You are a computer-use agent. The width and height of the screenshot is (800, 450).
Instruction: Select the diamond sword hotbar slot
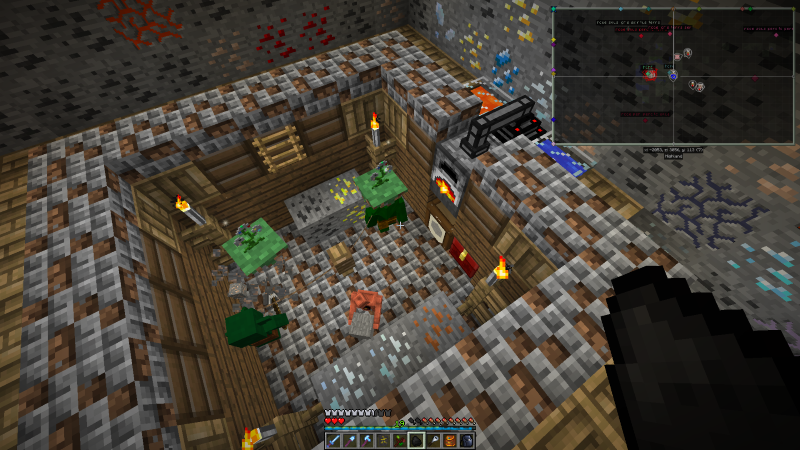(333, 440)
